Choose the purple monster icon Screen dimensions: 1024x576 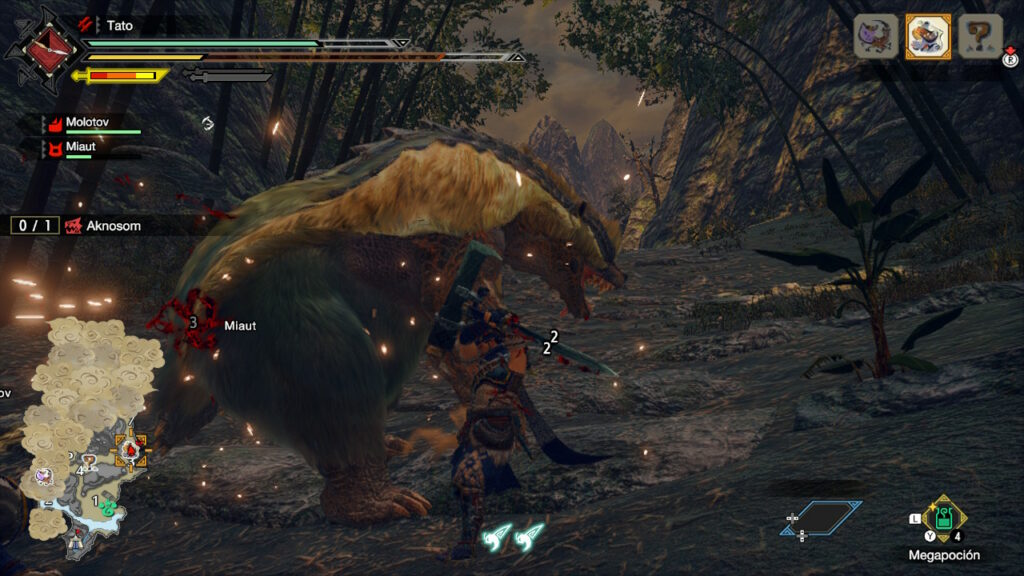874,37
